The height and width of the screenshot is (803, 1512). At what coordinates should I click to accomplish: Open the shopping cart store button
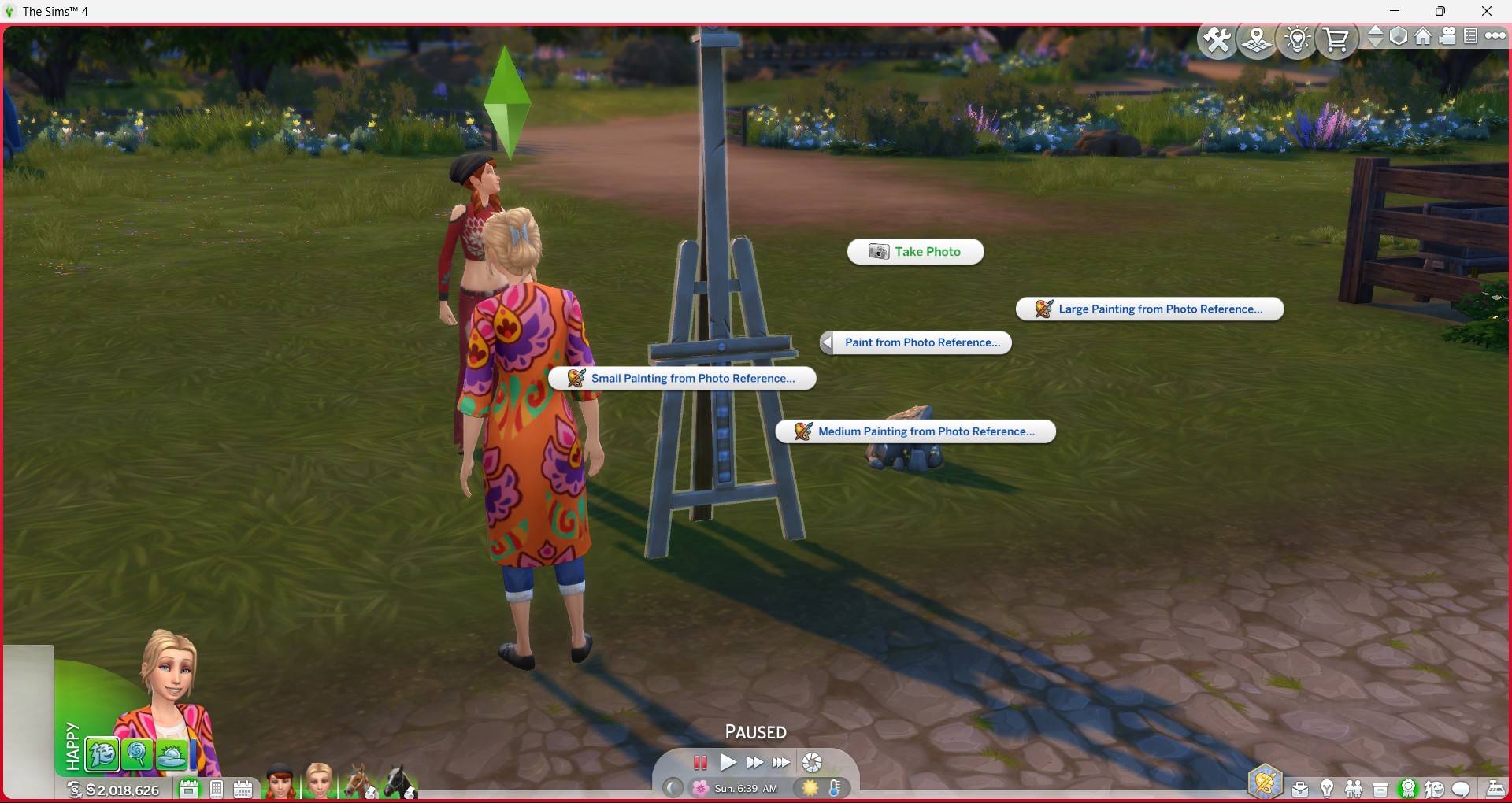tap(1336, 39)
